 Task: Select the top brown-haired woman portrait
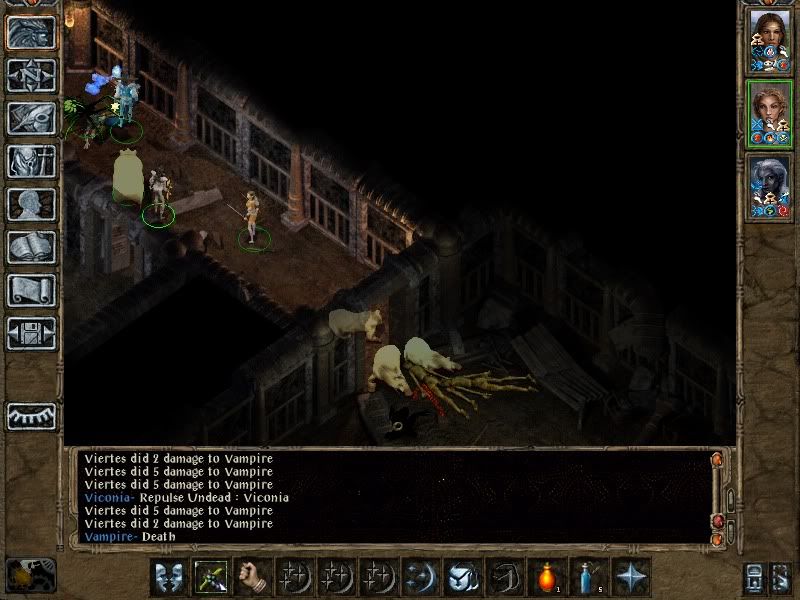(x=769, y=40)
